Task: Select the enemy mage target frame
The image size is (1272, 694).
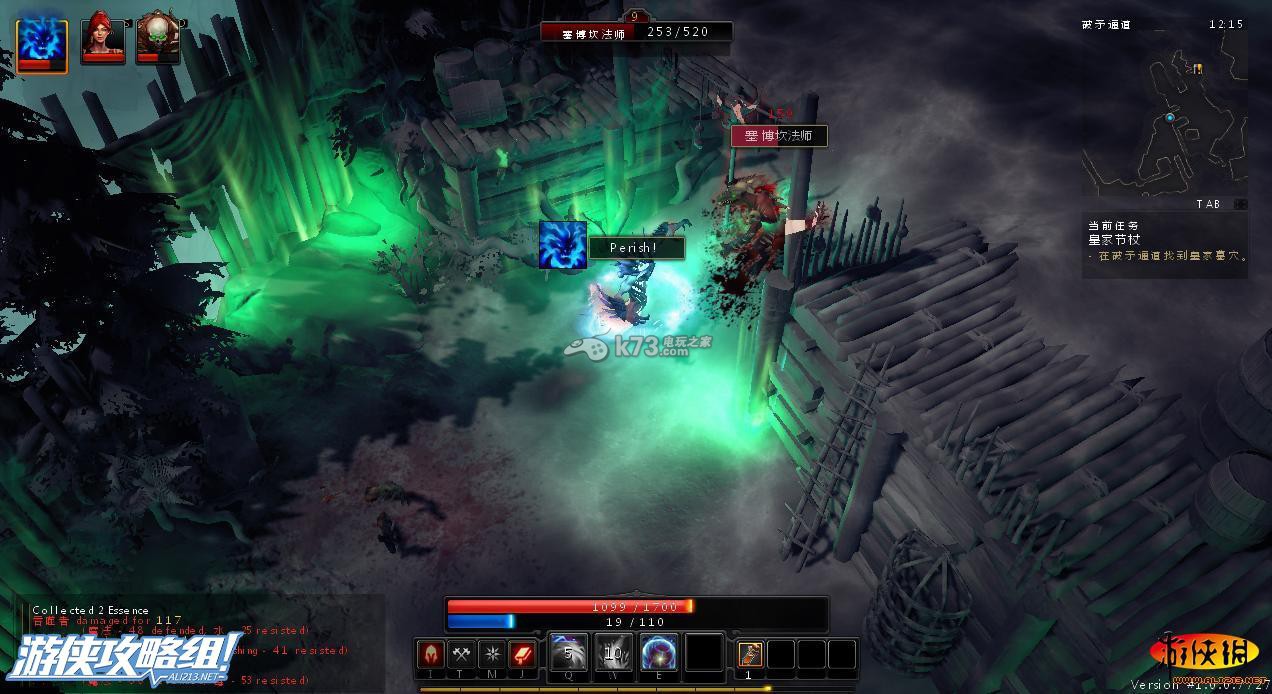Action: tap(636, 32)
